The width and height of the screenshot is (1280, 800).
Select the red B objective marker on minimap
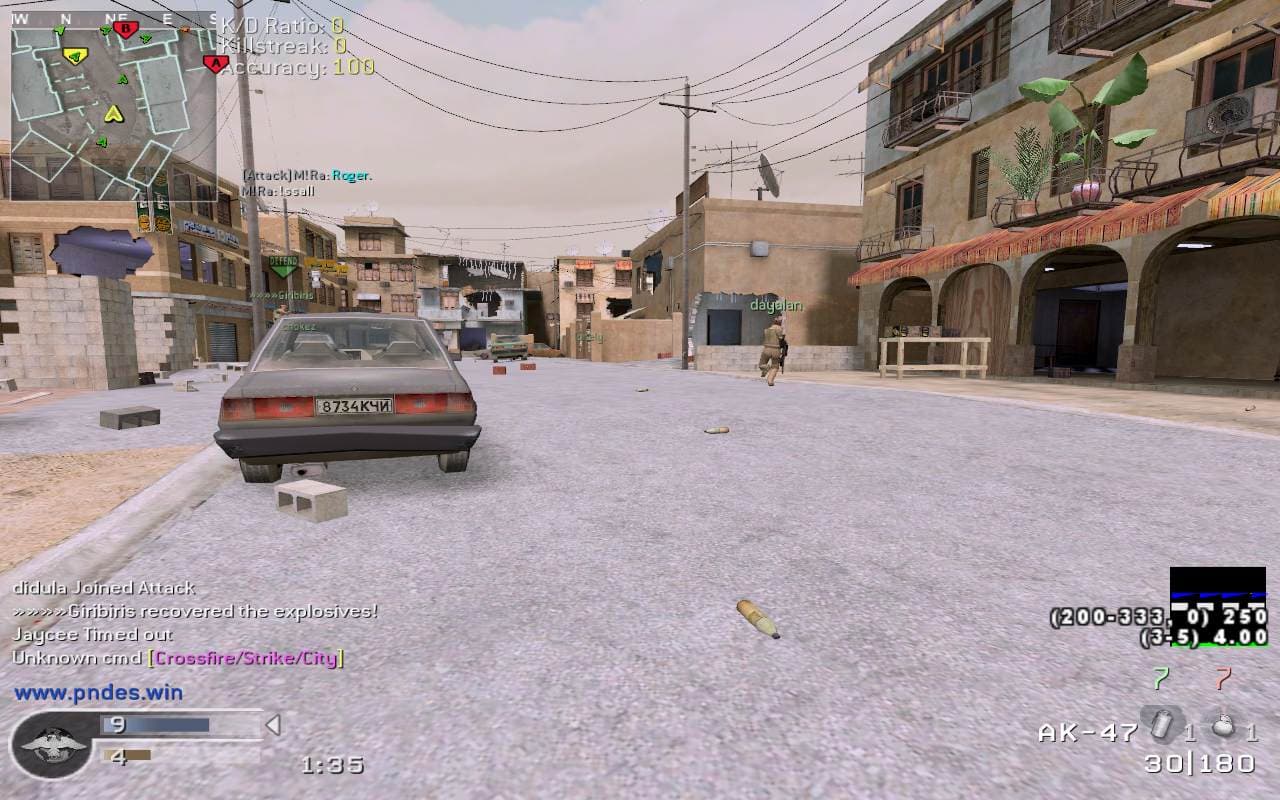pyautogui.click(x=125, y=29)
